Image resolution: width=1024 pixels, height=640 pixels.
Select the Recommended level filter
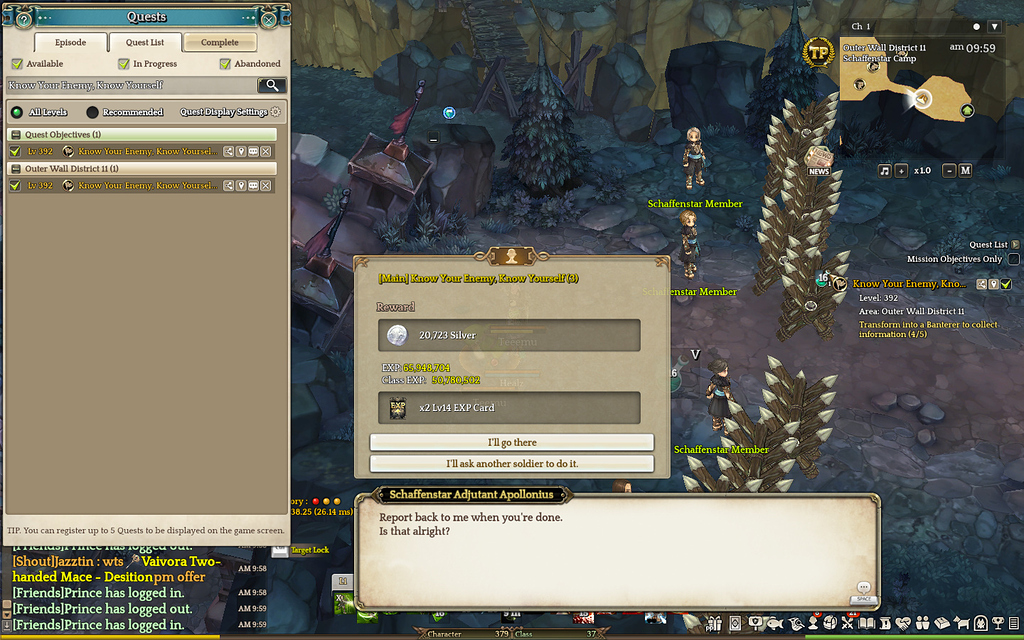[93, 113]
